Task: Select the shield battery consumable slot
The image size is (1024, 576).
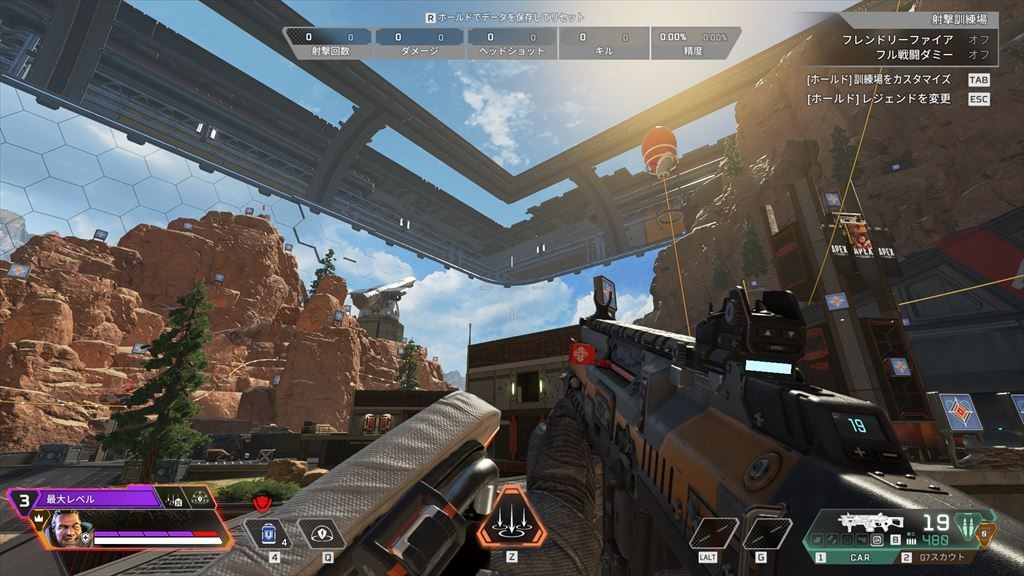Action: tap(266, 534)
